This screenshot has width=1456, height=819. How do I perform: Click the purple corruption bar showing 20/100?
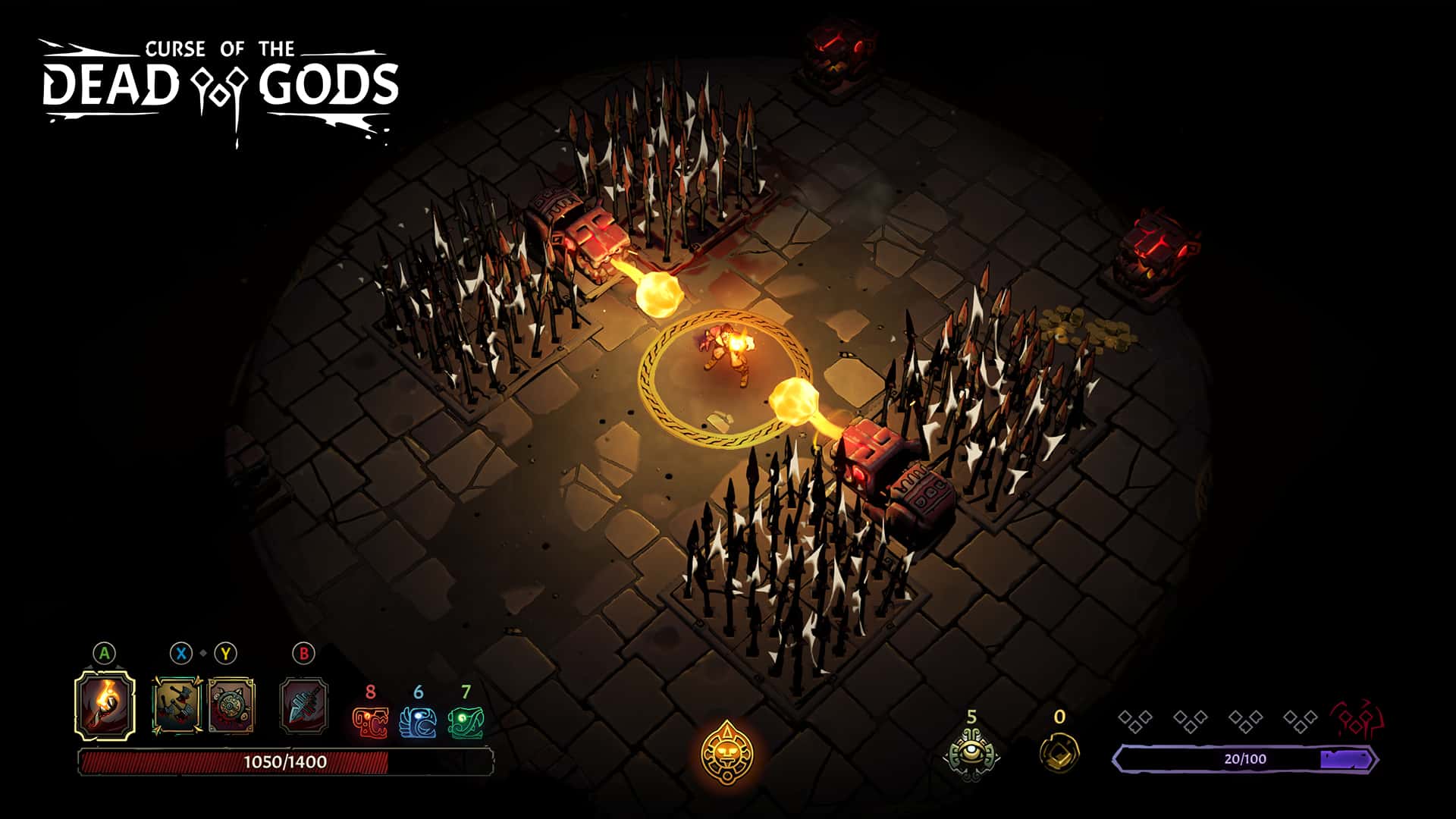click(x=1244, y=756)
